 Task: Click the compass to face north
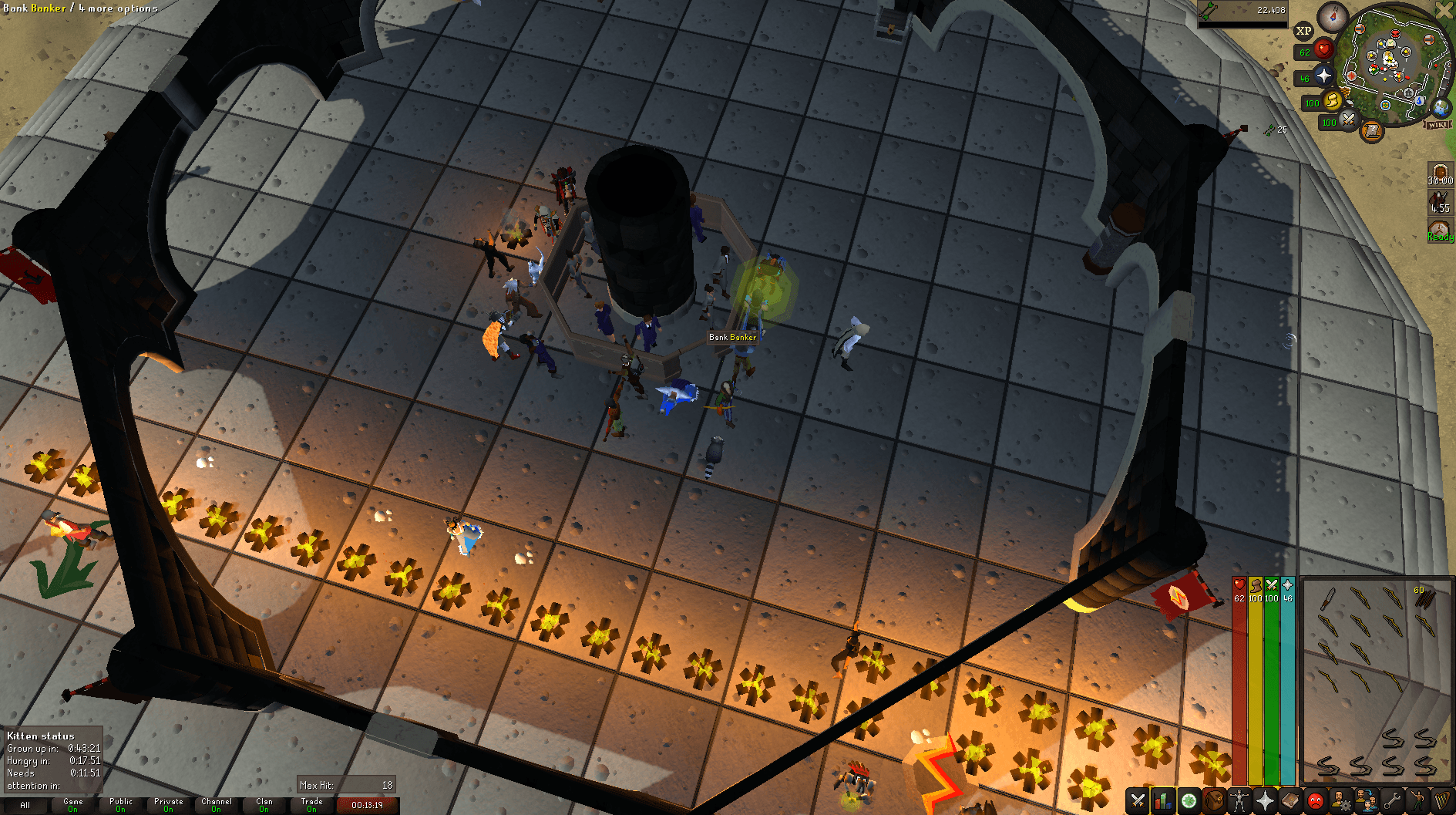(1333, 17)
